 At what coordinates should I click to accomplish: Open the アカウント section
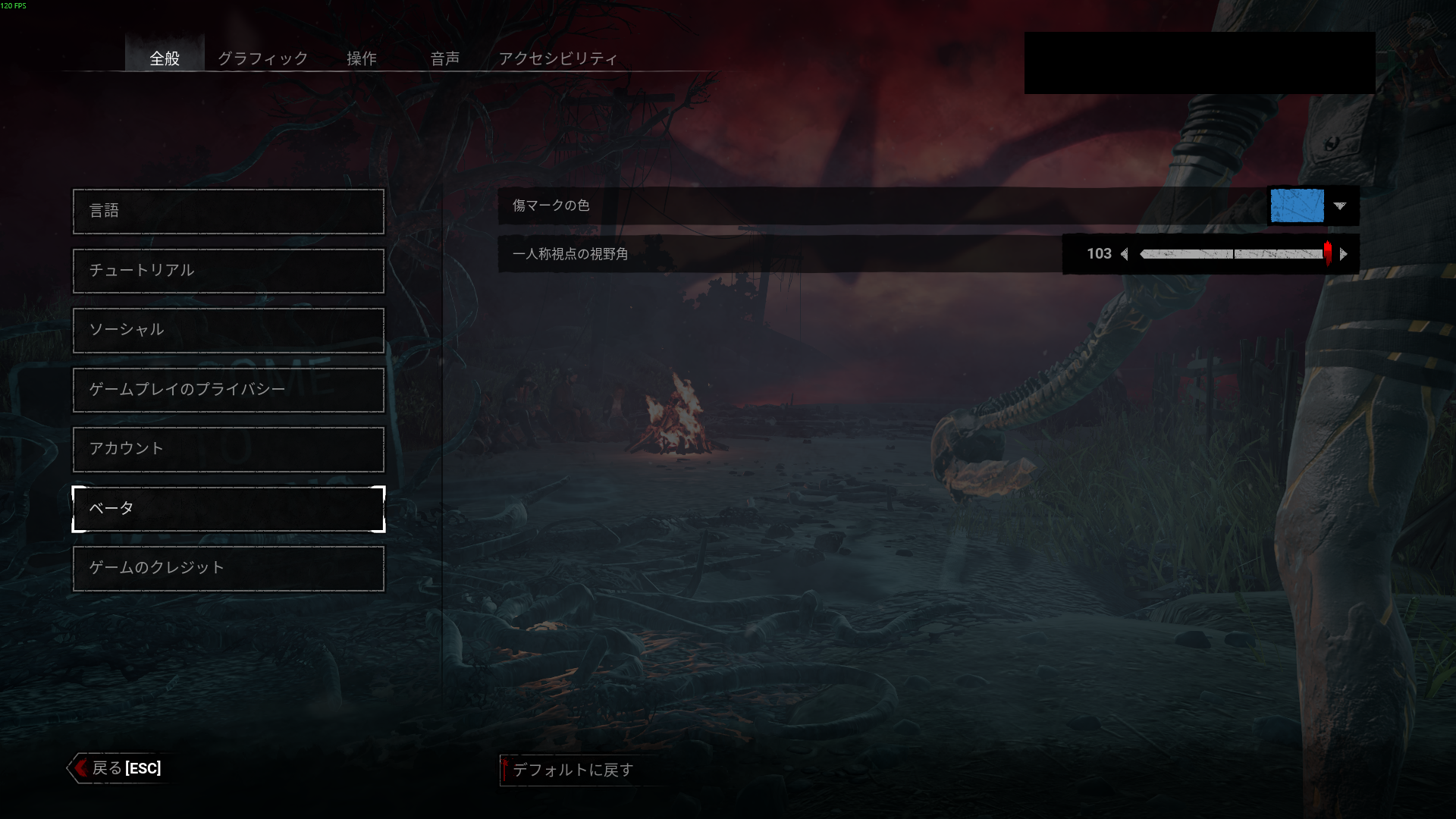228,449
